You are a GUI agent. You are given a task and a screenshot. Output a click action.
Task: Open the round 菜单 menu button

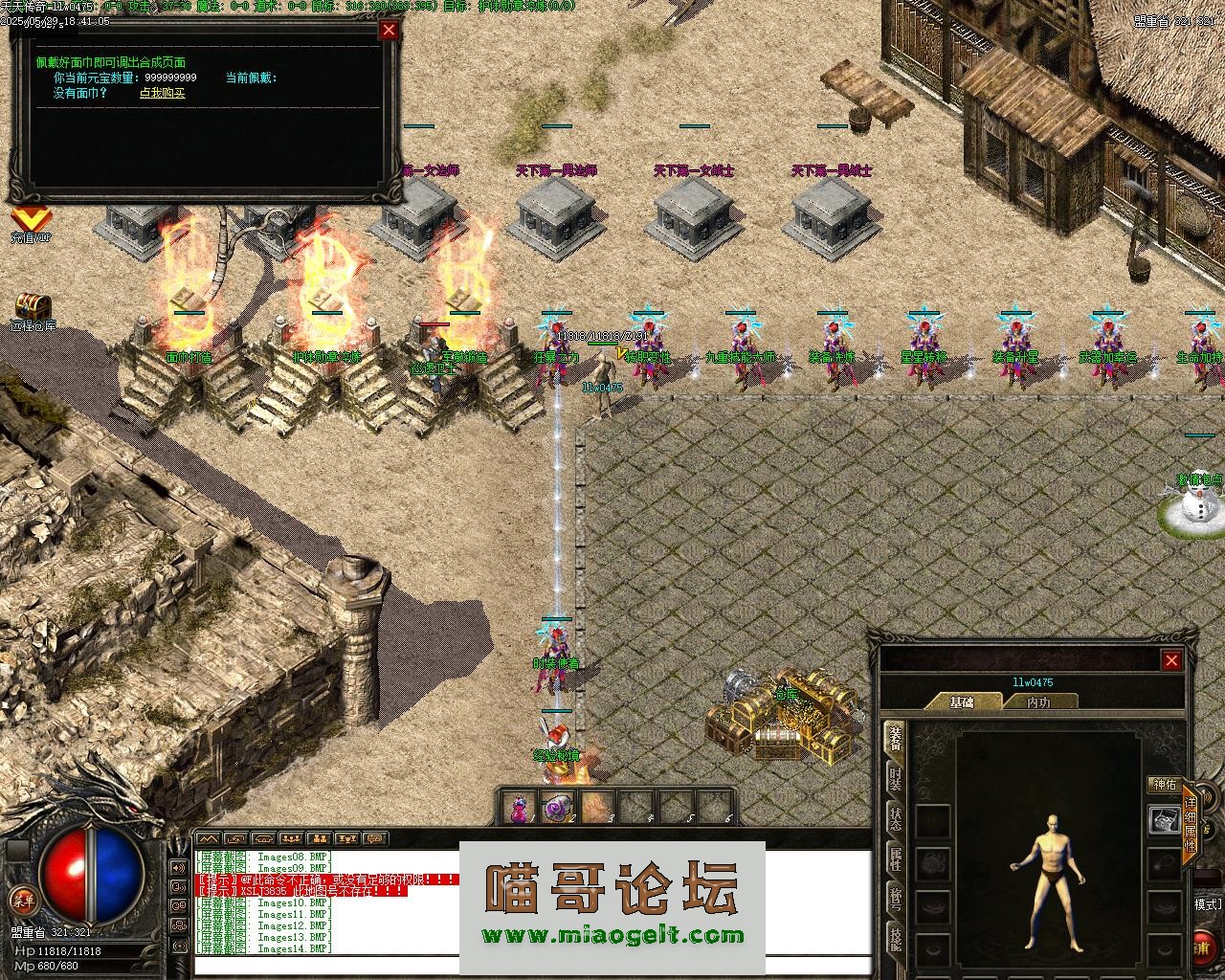[x=21, y=901]
